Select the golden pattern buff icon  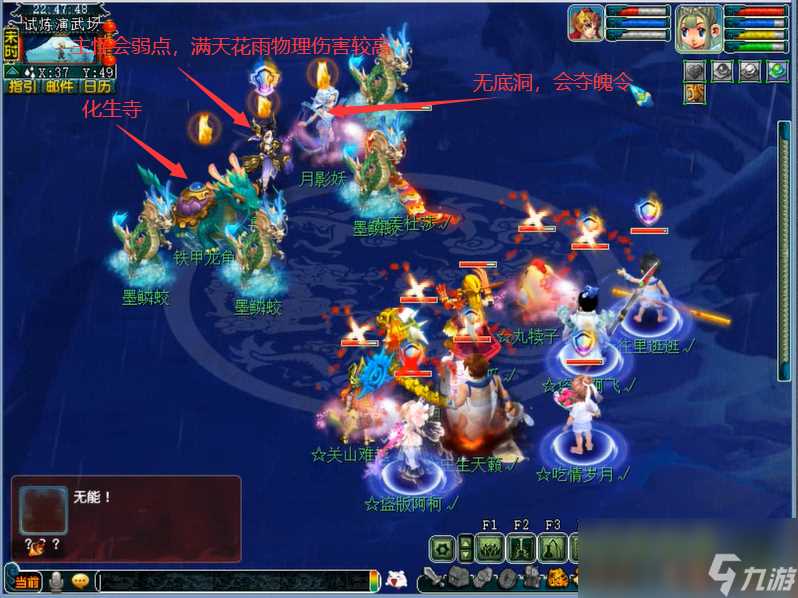point(695,93)
